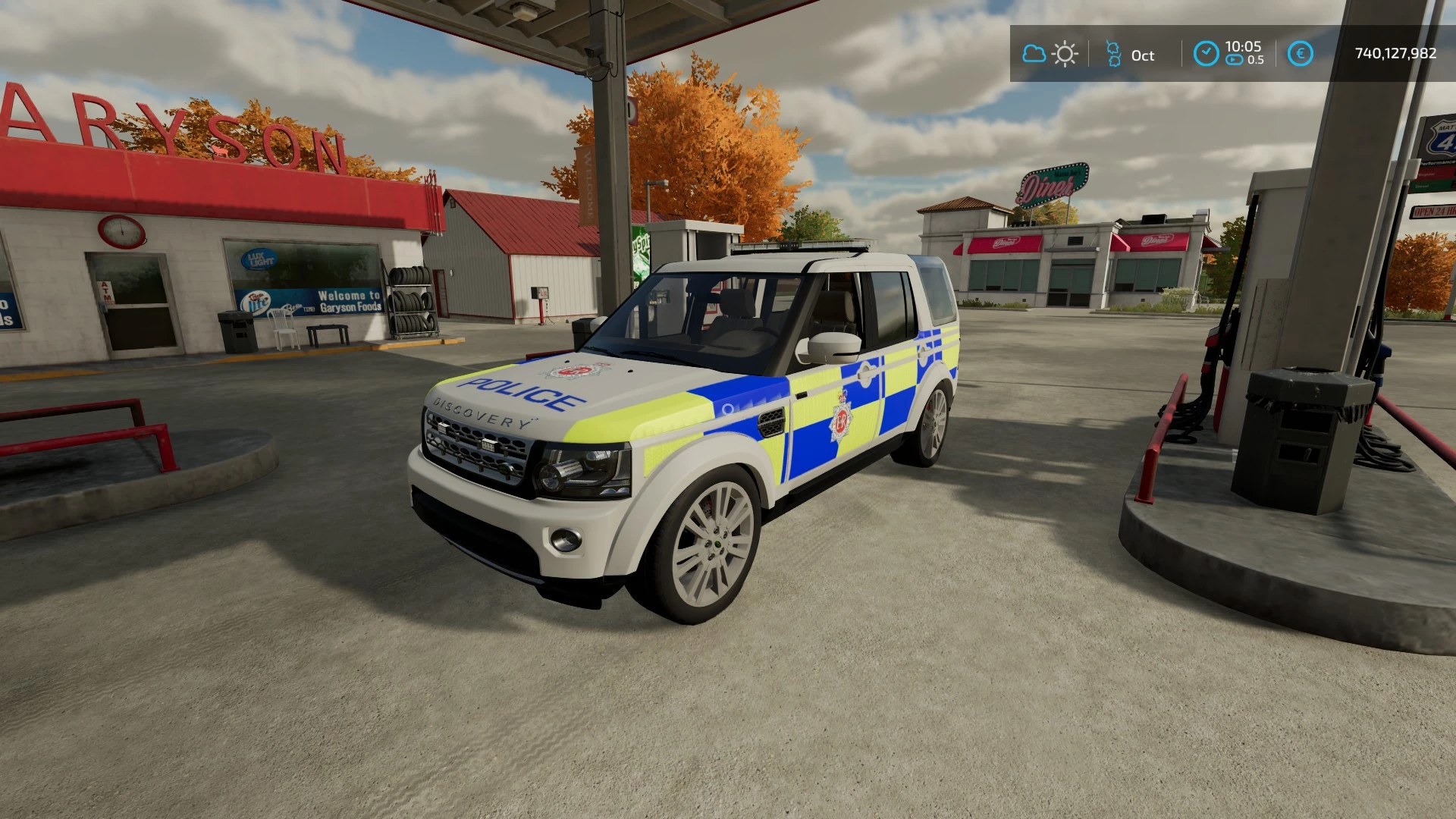Click the season icon beside Oct

(x=1113, y=54)
